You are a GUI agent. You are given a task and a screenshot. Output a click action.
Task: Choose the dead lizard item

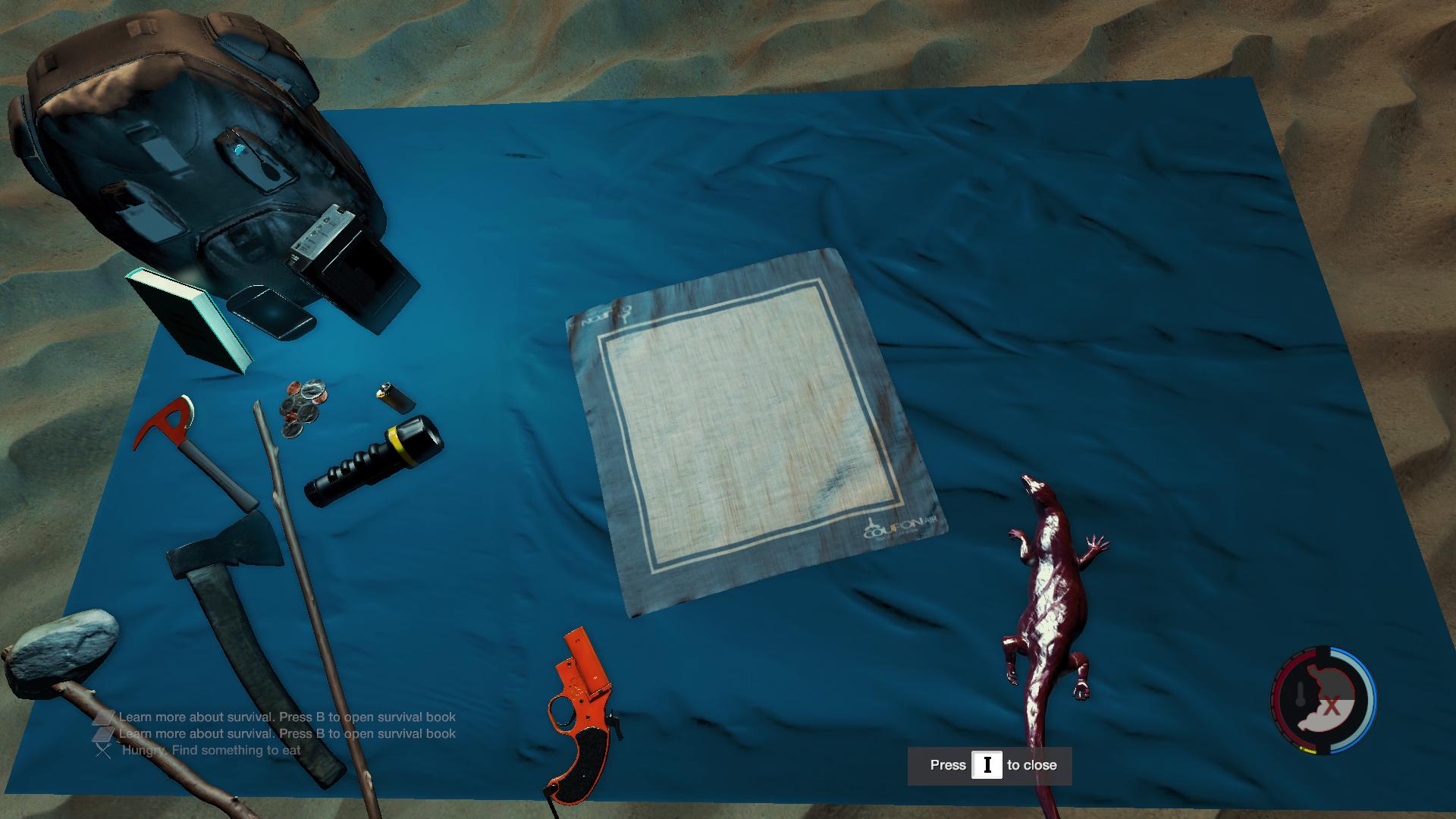point(1050,607)
